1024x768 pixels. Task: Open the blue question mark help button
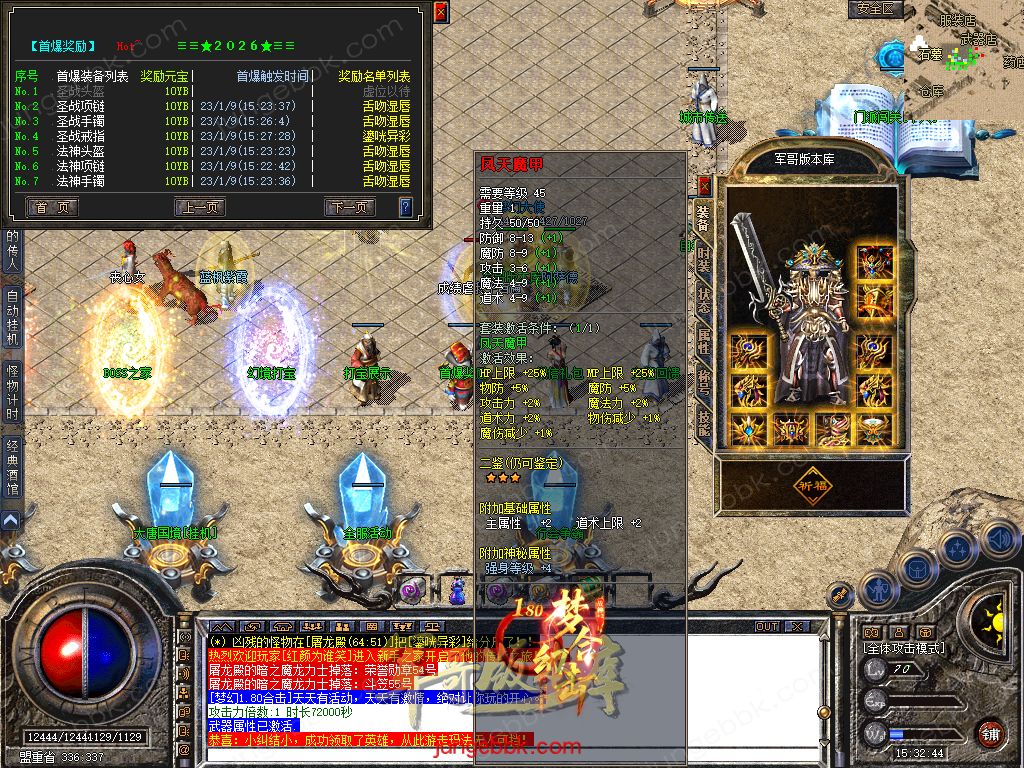(x=405, y=207)
